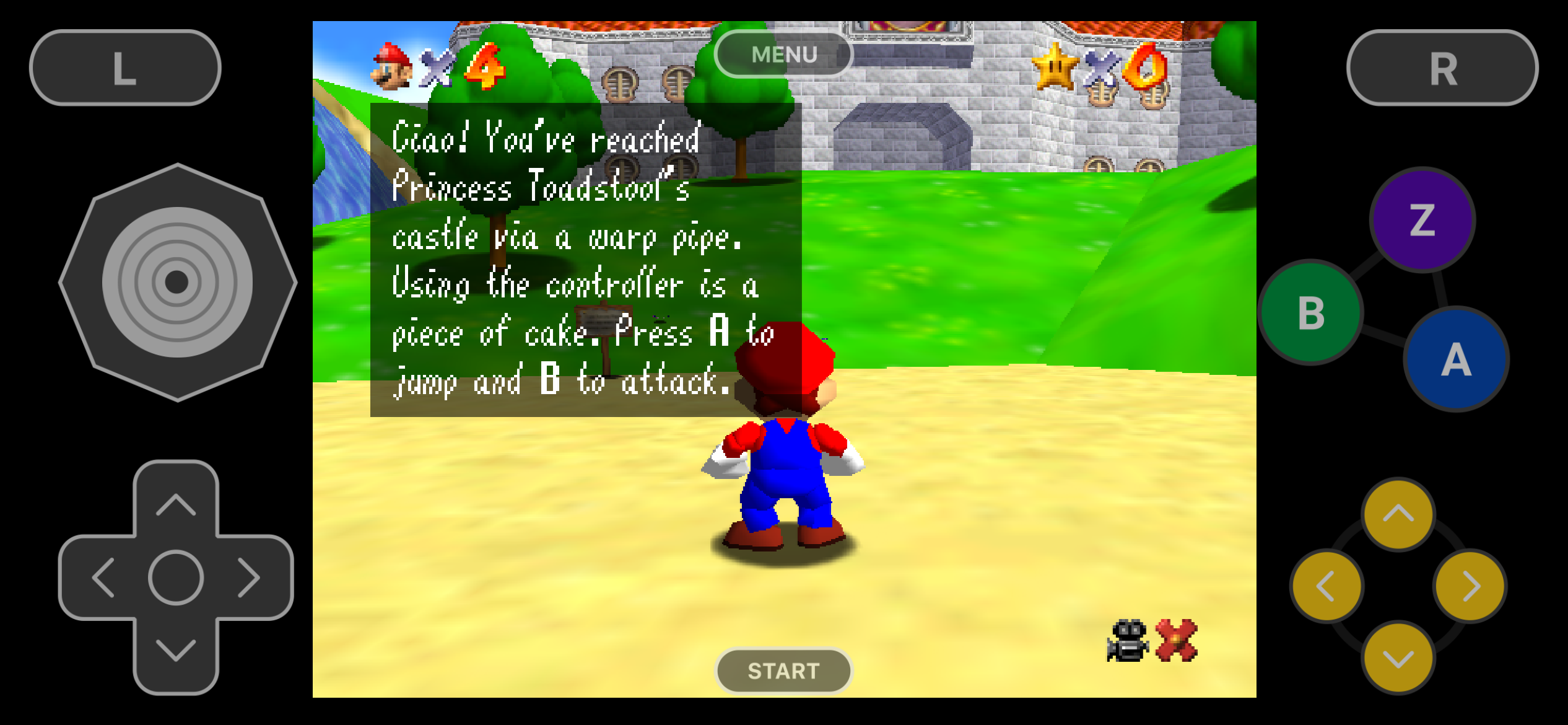Tap the center of the D-pad

pyautogui.click(x=175, y=578)
